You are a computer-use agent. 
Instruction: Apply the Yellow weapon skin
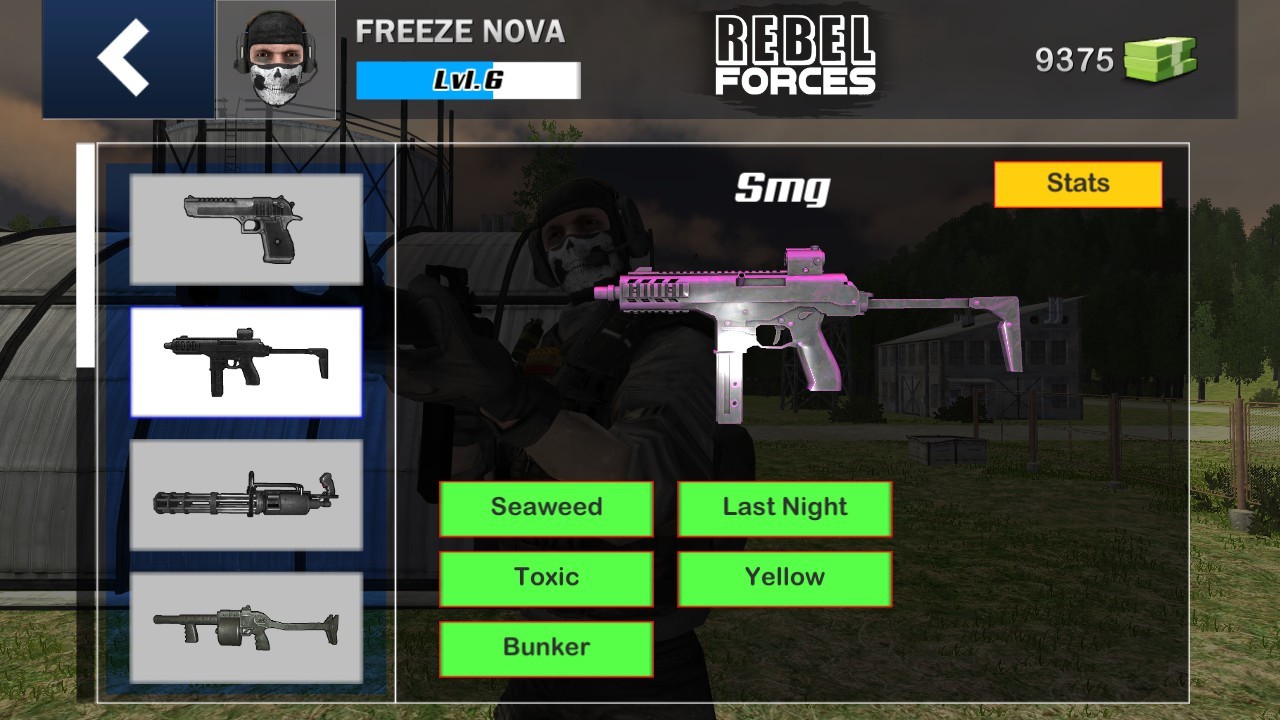pyautogui.click(x=784, y=577)
